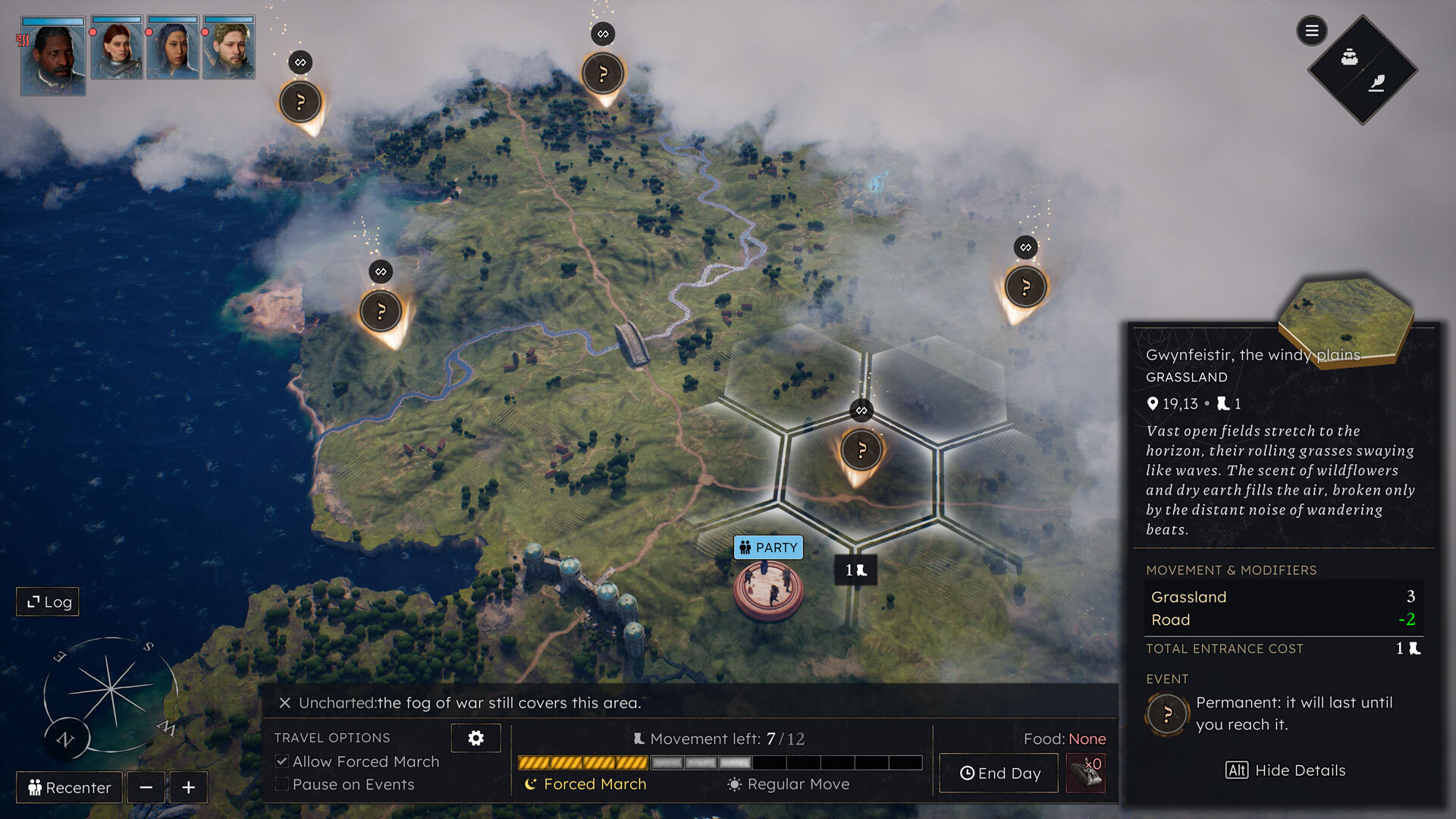1456x819 pixels.
Task: Click the quill icon in the diamond panel
Action: click(x=1377, y=83)
